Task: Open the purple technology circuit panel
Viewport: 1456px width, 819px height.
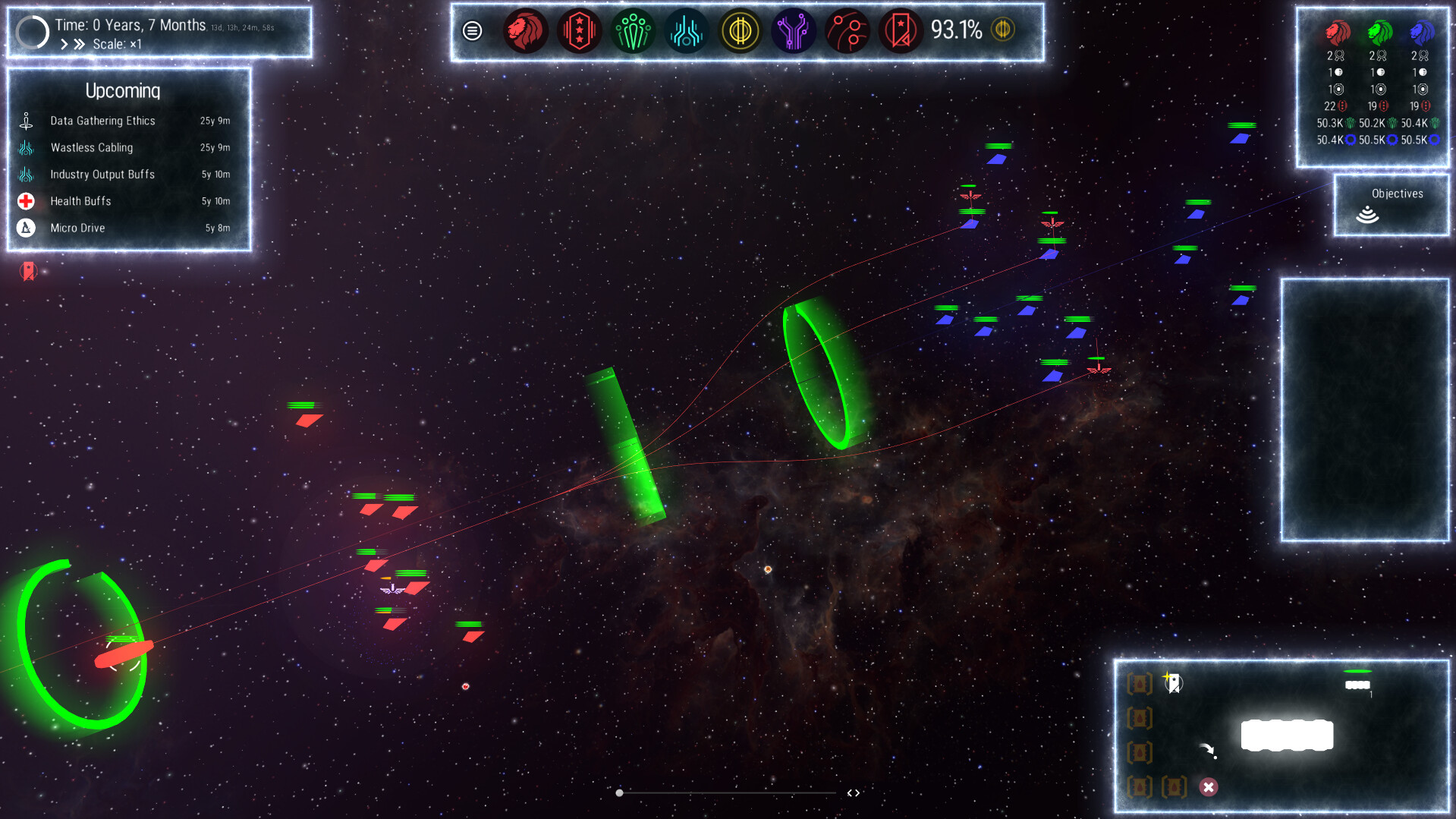Action: (793, 31)
